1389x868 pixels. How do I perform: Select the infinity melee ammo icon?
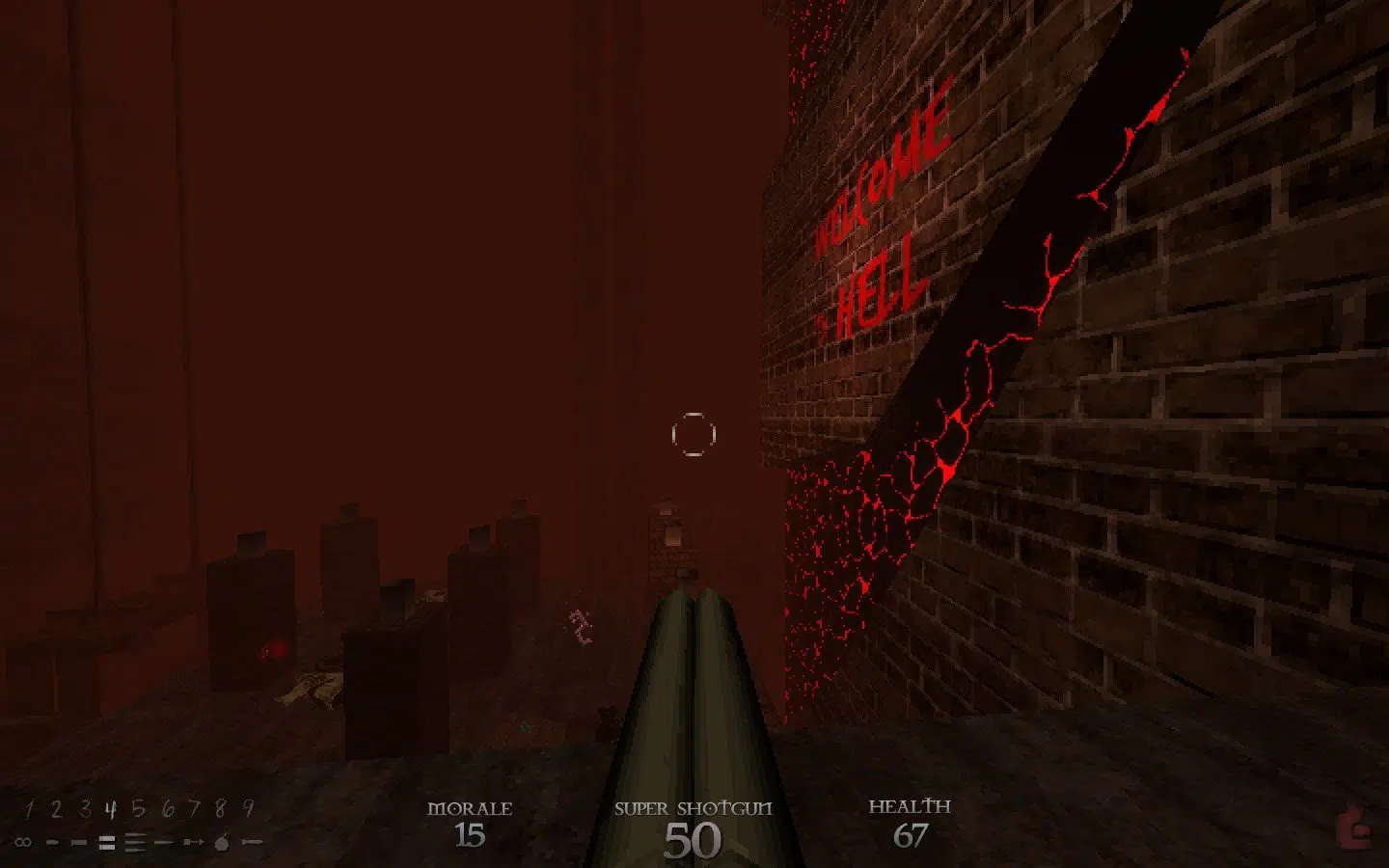(x=22, y=841)
